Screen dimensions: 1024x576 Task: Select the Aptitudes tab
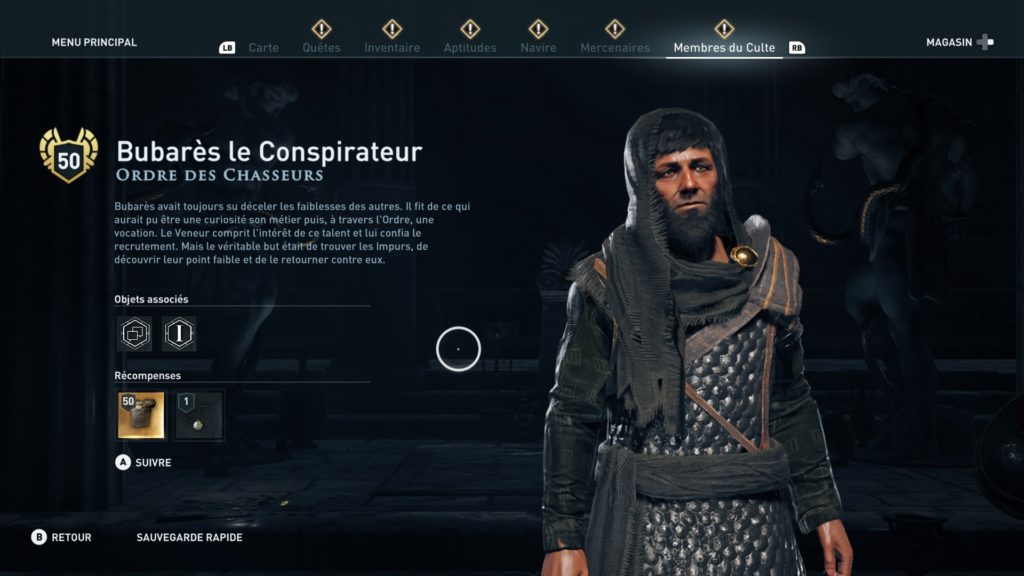[x=470, y=48]
